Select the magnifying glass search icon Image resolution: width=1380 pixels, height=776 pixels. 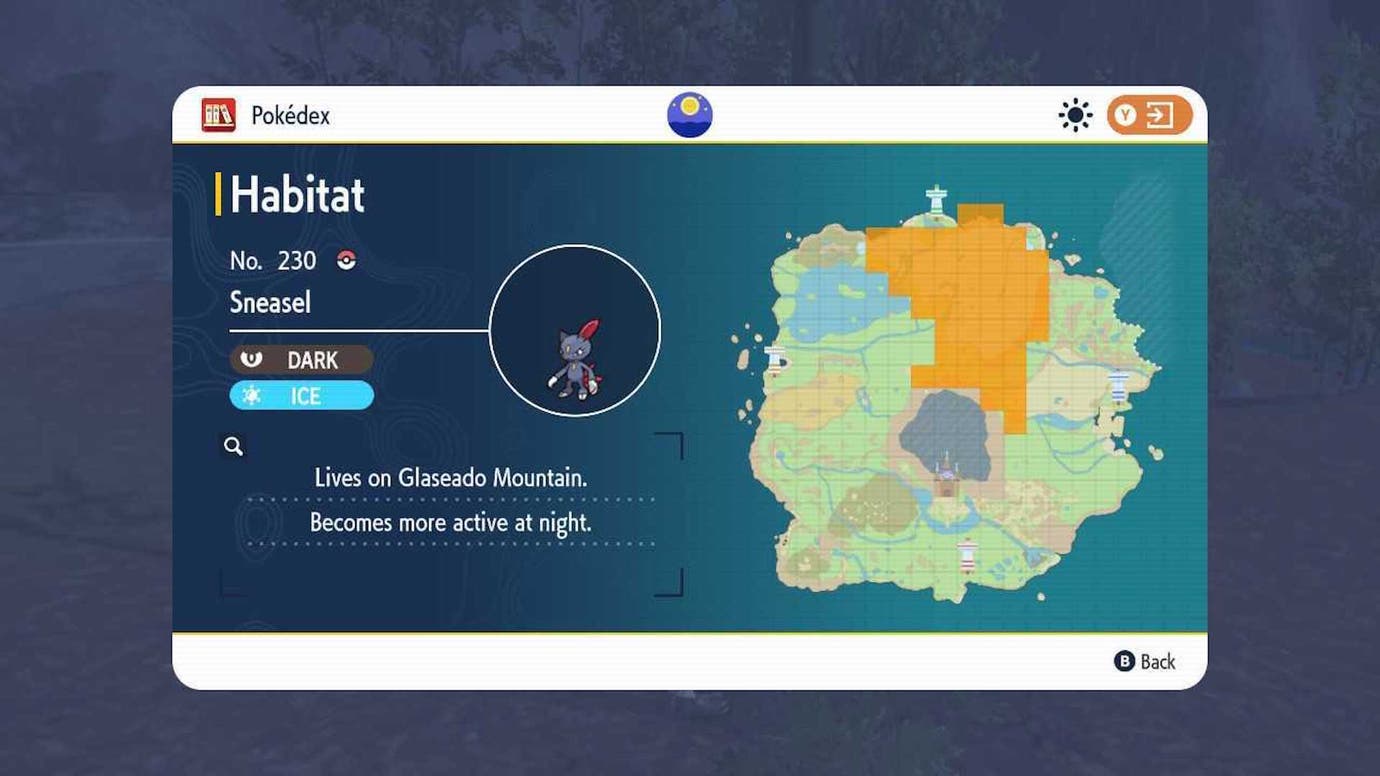coord(233,446)
